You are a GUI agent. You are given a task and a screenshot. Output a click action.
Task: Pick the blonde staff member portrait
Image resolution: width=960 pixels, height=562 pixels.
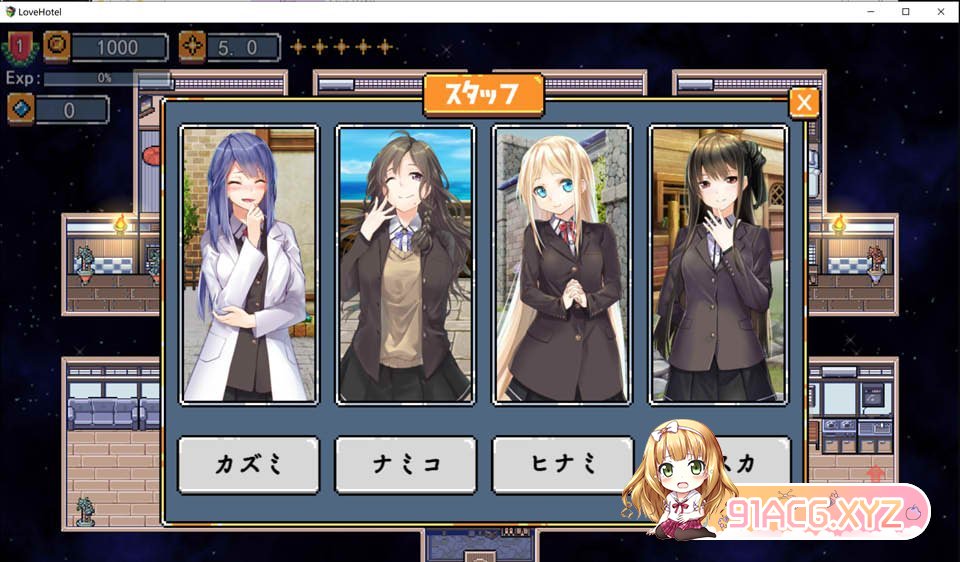(561, 264)
